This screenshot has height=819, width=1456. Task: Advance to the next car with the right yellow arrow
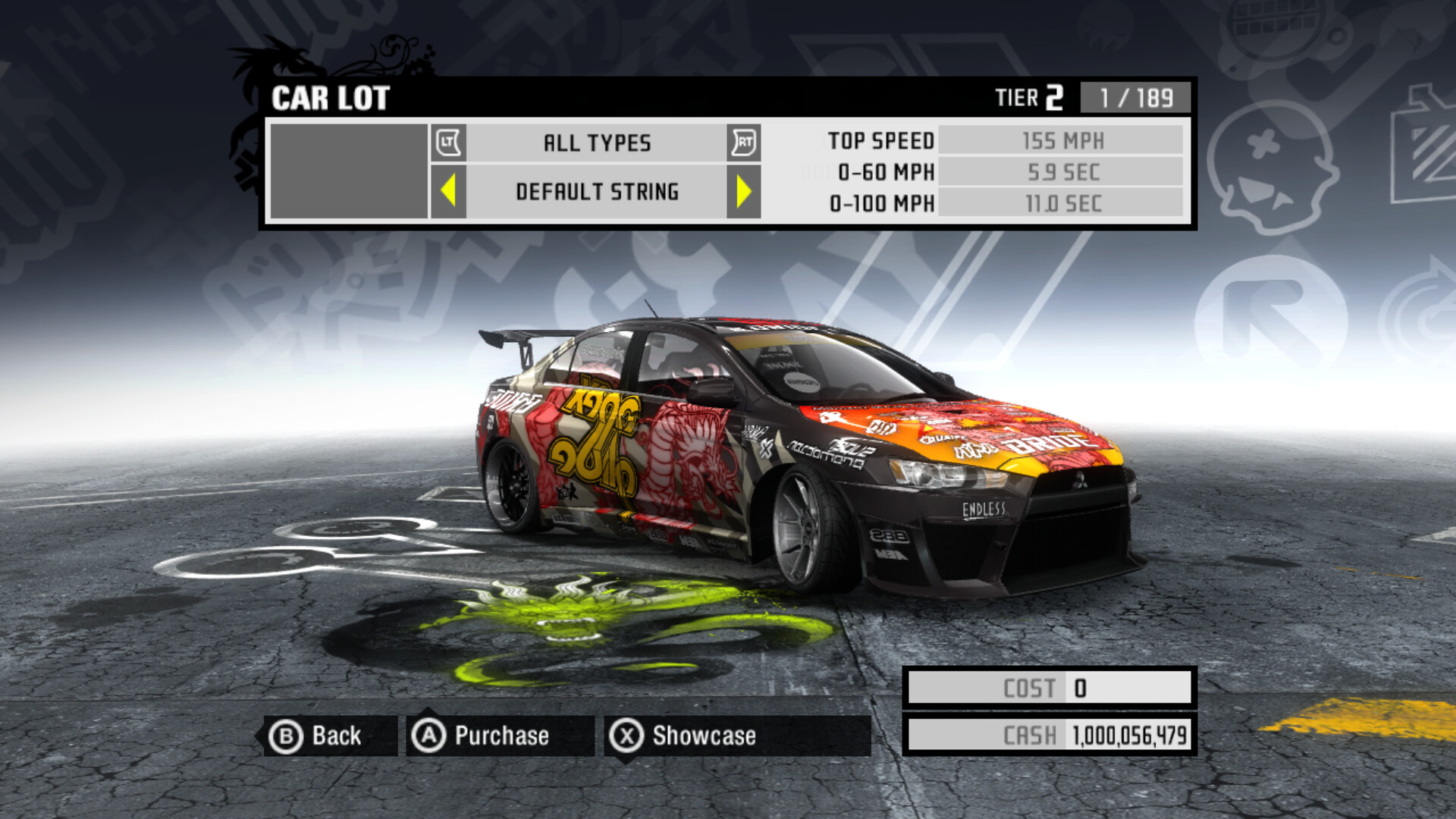point(743,191)
